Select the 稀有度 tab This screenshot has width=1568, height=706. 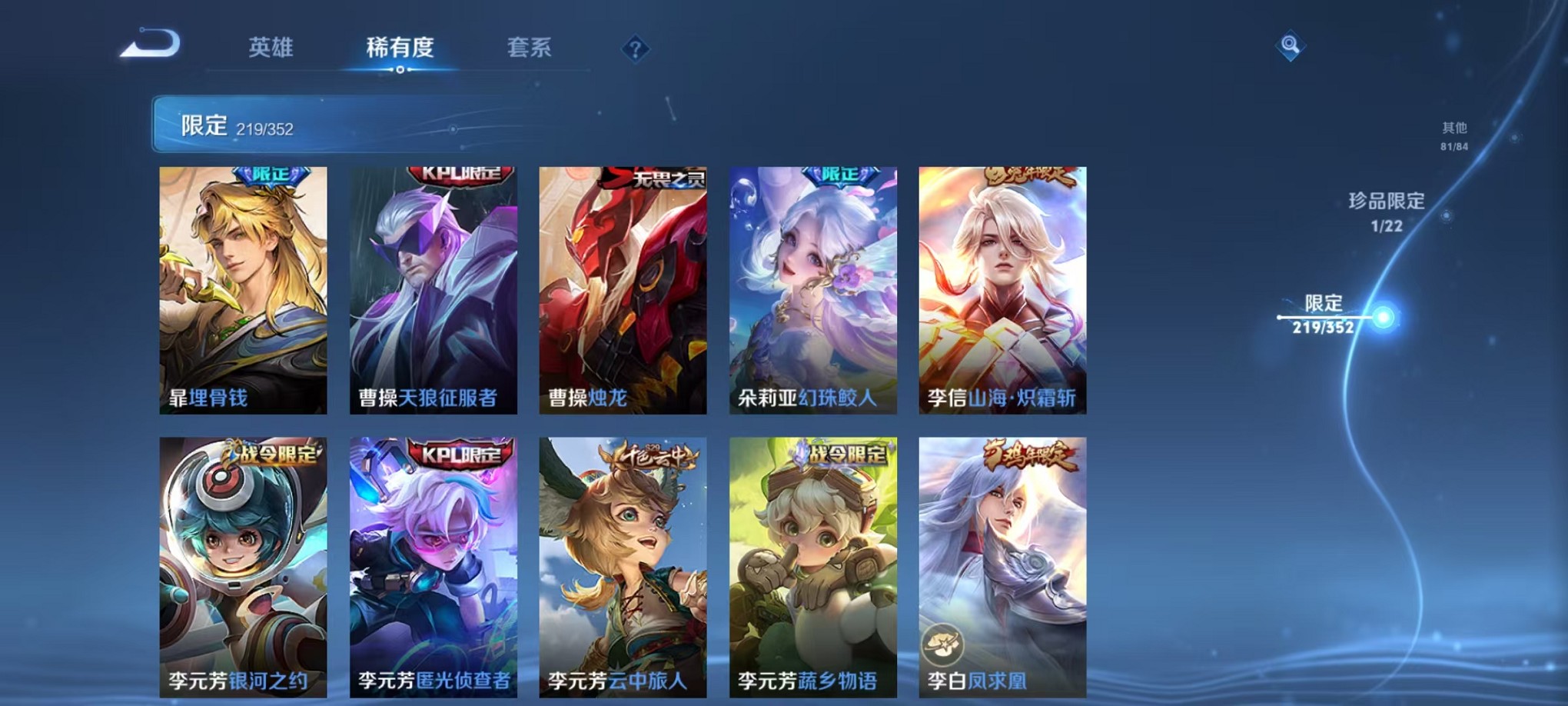400,48
